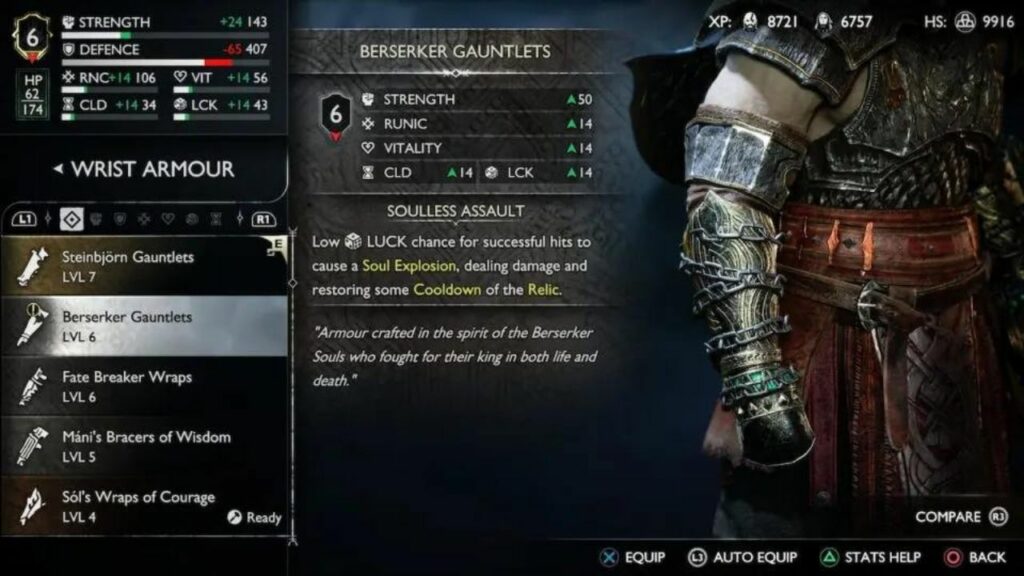Filter list by the cooldown hourglass tab
The height and width of the screenshot is (576, 1024).
pyautogui.click(x=216, y=218)
